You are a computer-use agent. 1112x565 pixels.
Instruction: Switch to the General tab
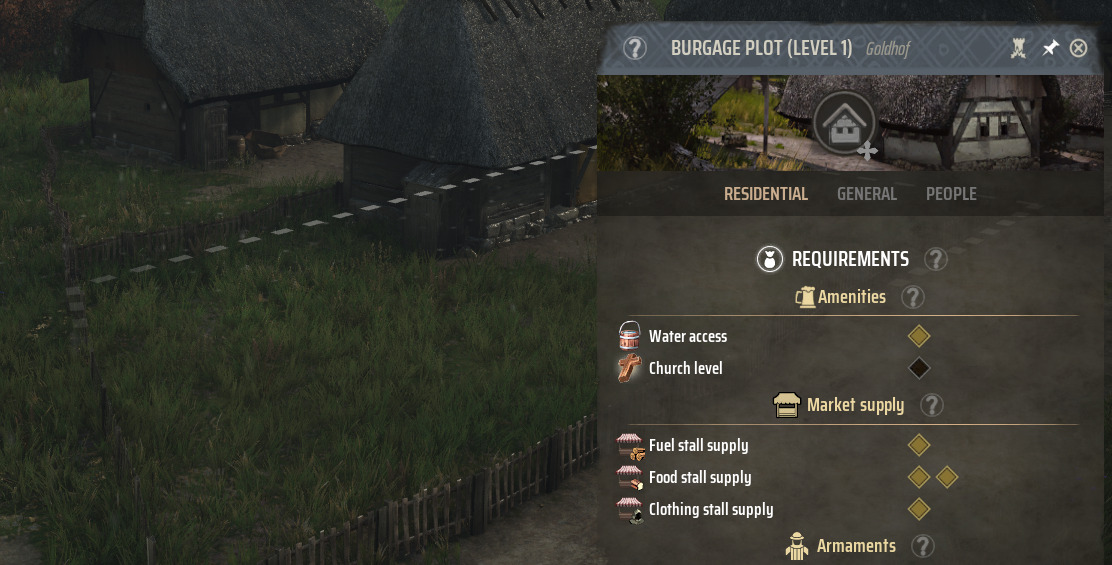tap(866, 194)
